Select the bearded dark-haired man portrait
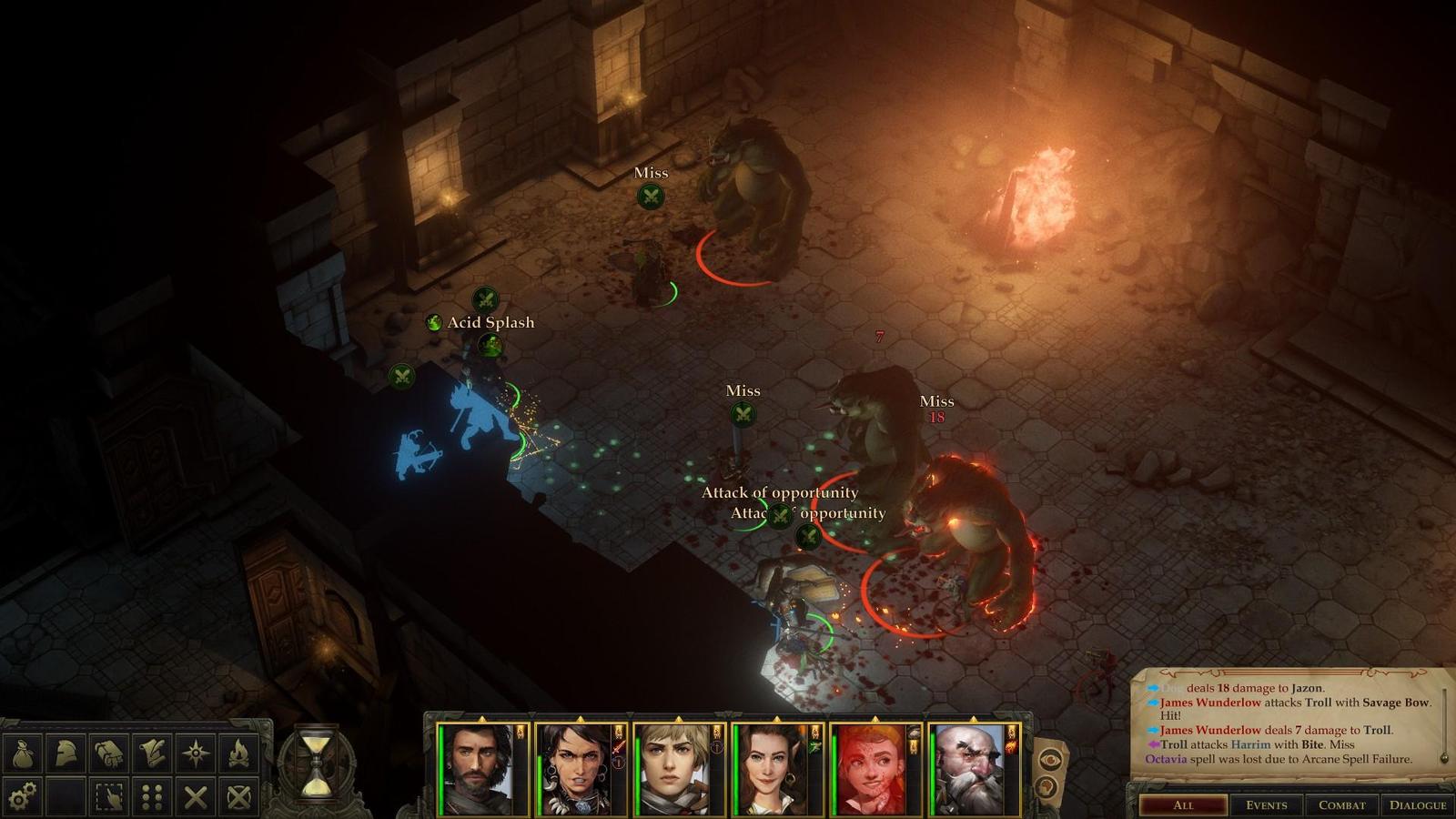Screen dimensions: 1456x819 480,770
